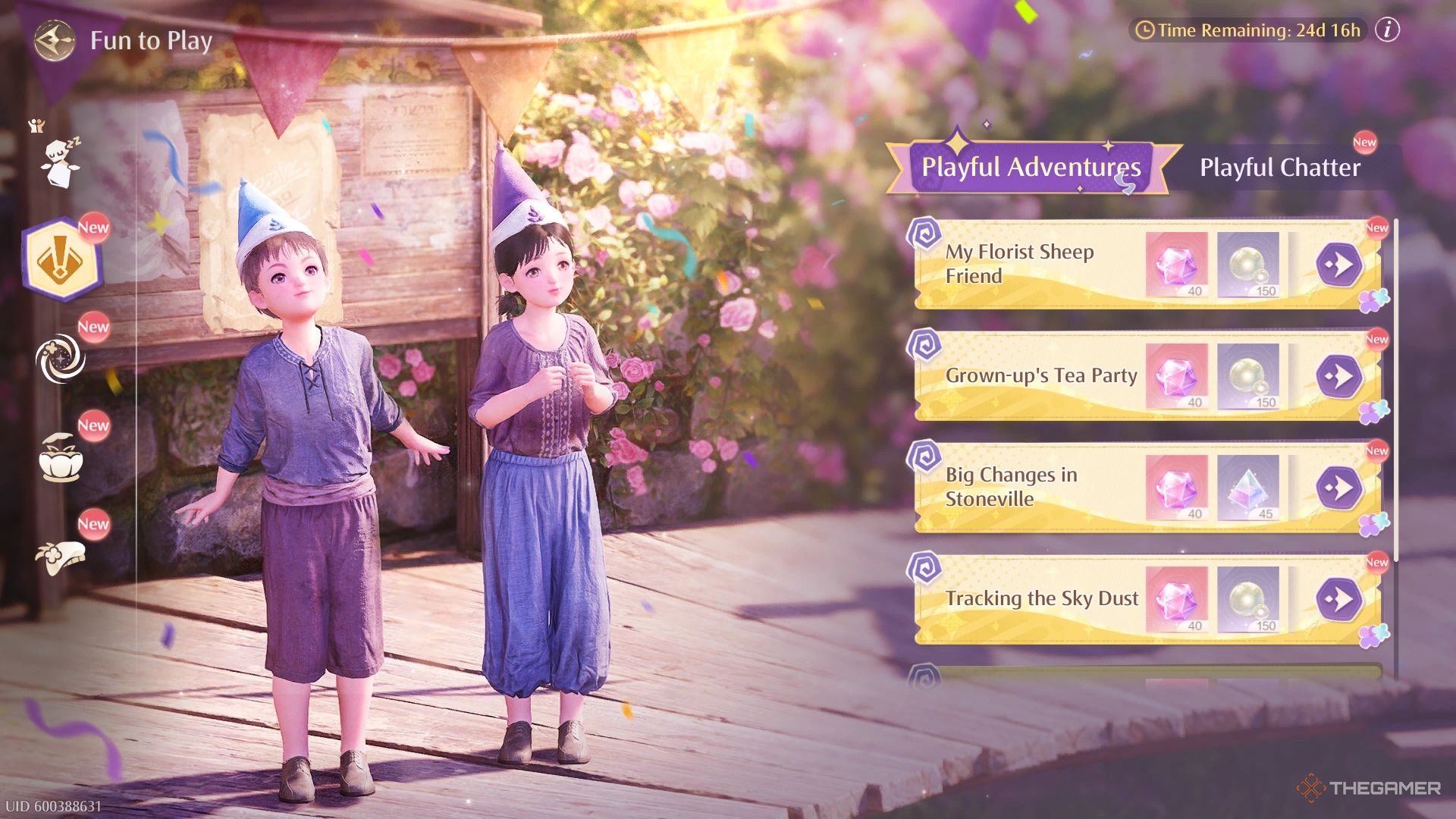Go to My Florist Sheep Friend quest
This screenshot has height=819, width=1456.
(1338, 265)
